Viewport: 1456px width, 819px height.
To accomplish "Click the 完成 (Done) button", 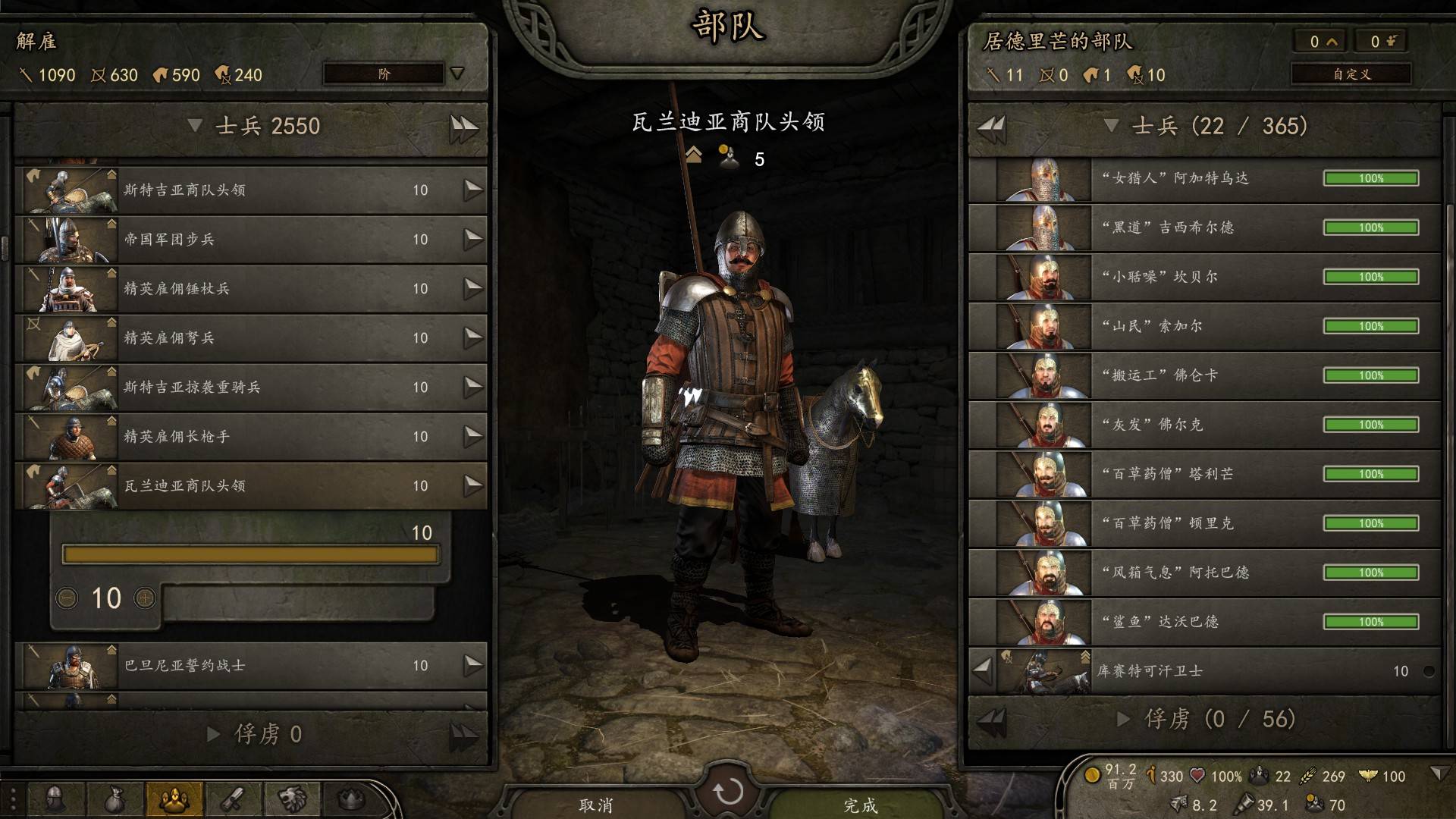I will 860,805.
